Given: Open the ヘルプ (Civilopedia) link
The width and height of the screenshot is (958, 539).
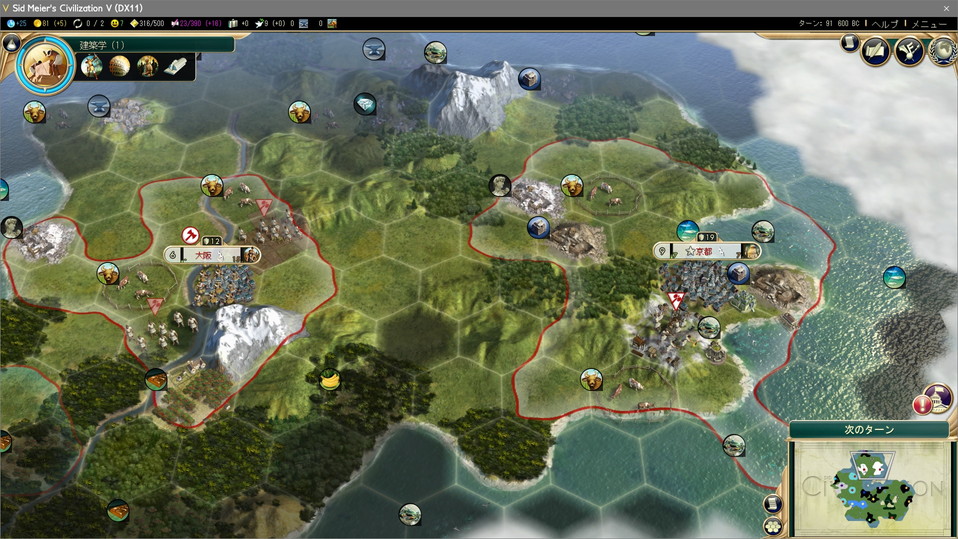Looking at the screenshot, I should [x=884, y=23].
